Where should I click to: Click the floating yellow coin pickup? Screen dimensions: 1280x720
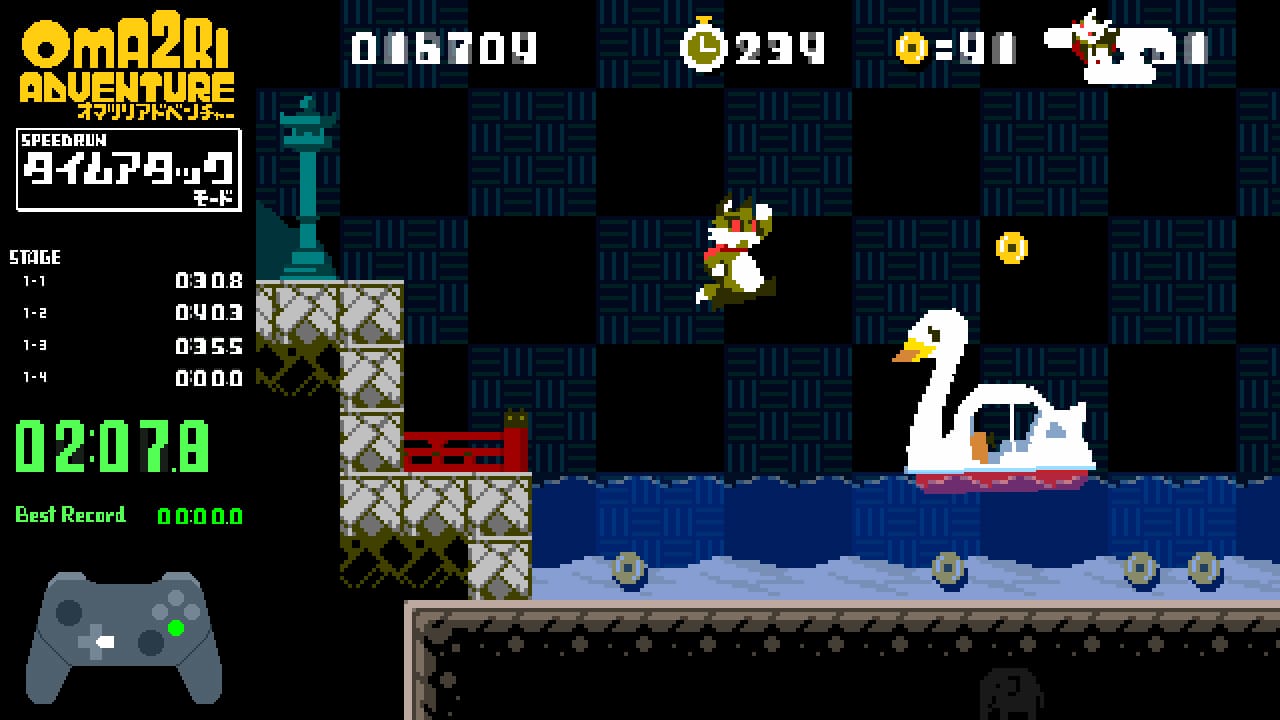pyautogui.click(x=1013, y=248)
